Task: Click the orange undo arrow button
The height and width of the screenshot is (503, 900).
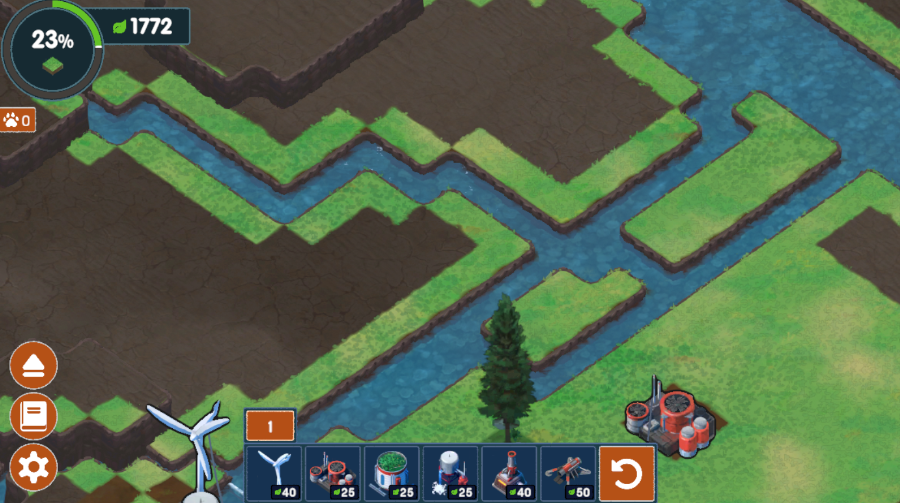Action: 627,473
